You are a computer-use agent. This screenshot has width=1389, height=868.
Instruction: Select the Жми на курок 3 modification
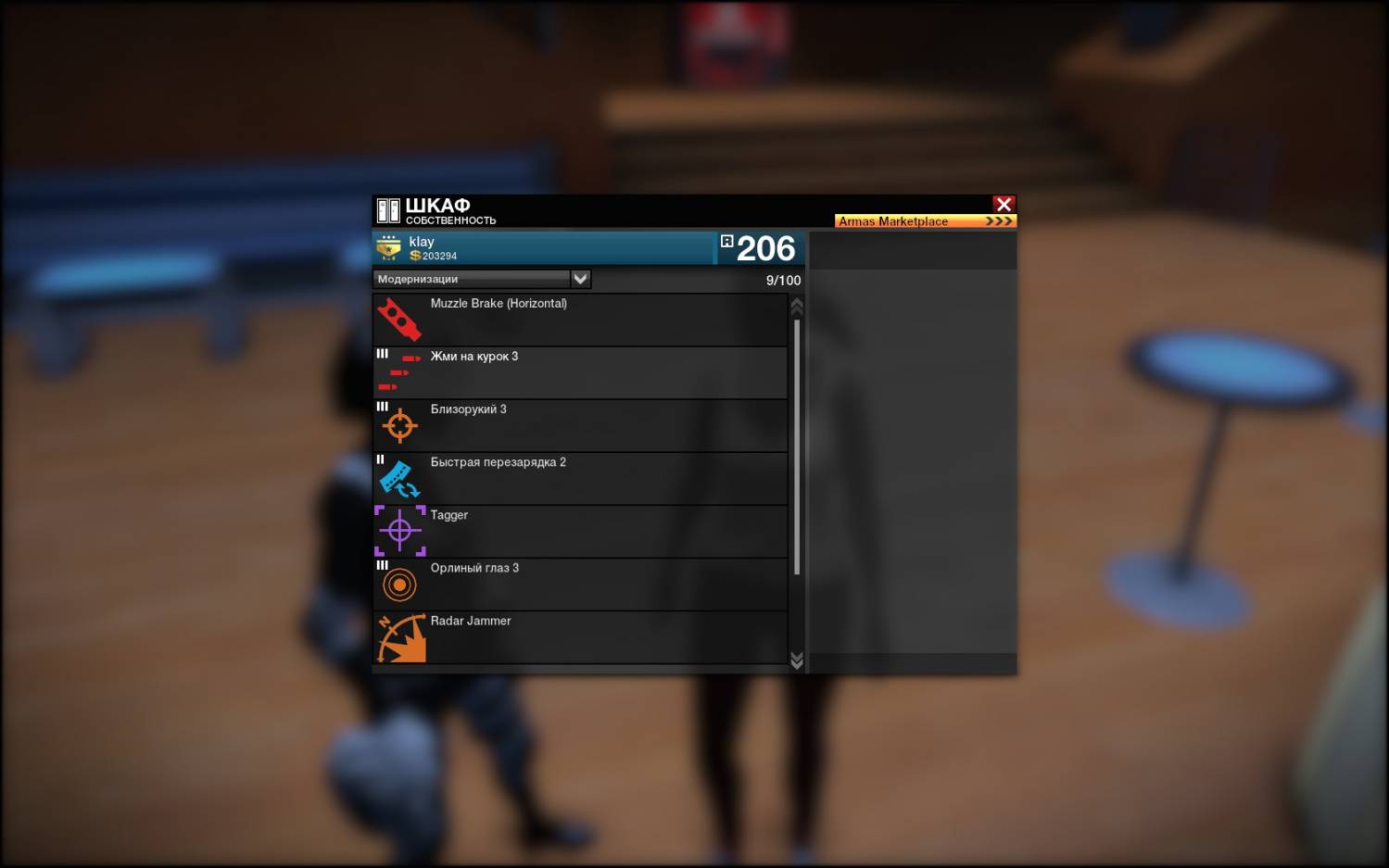pyautogui.click(x=580, y=372)
